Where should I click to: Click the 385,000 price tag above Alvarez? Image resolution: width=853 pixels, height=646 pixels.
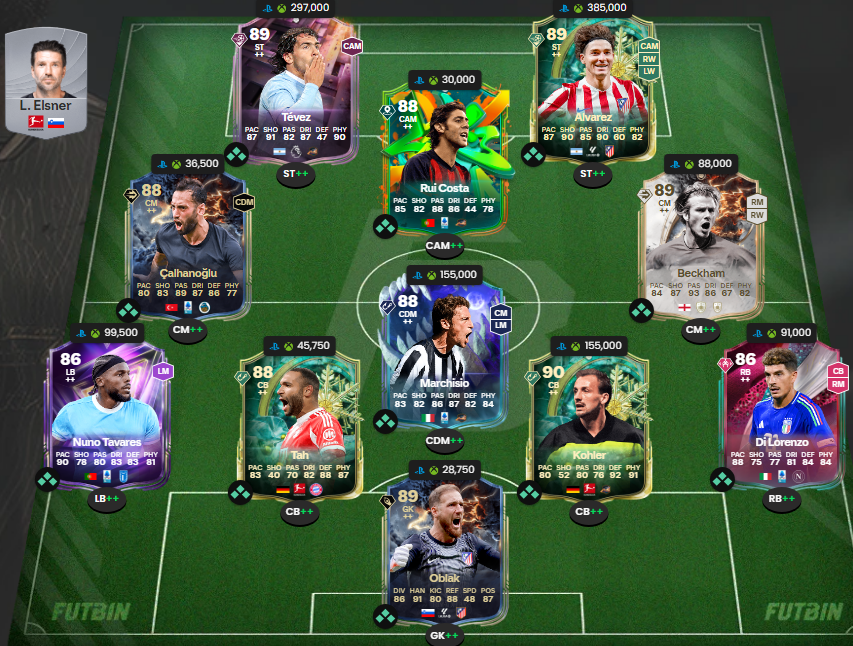(597, 7)
